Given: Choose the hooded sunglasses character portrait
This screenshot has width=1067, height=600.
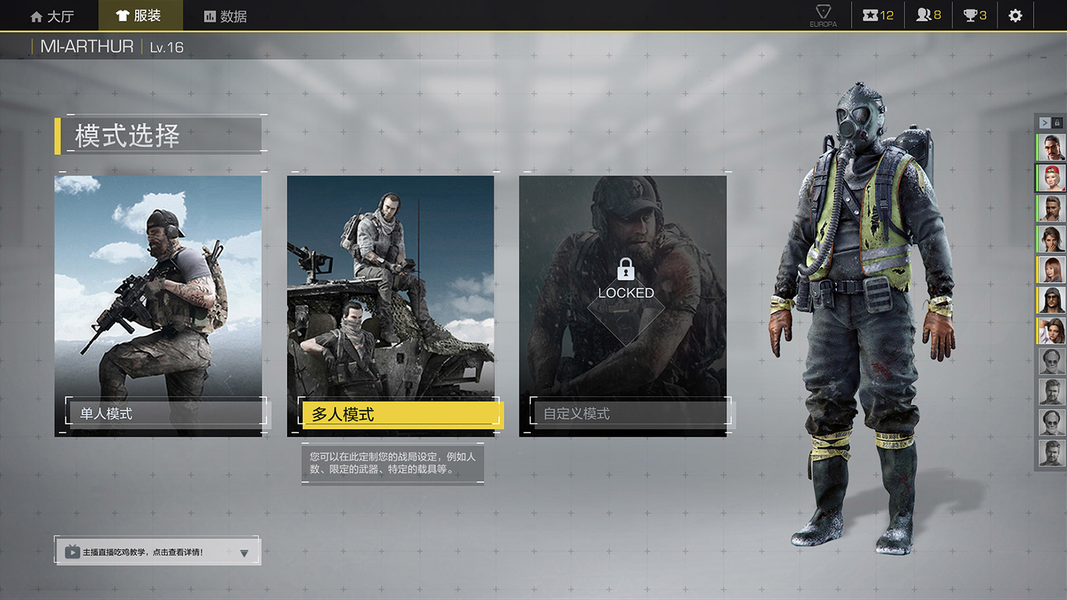Looking at the screenshot, I should coord(1051,300).
